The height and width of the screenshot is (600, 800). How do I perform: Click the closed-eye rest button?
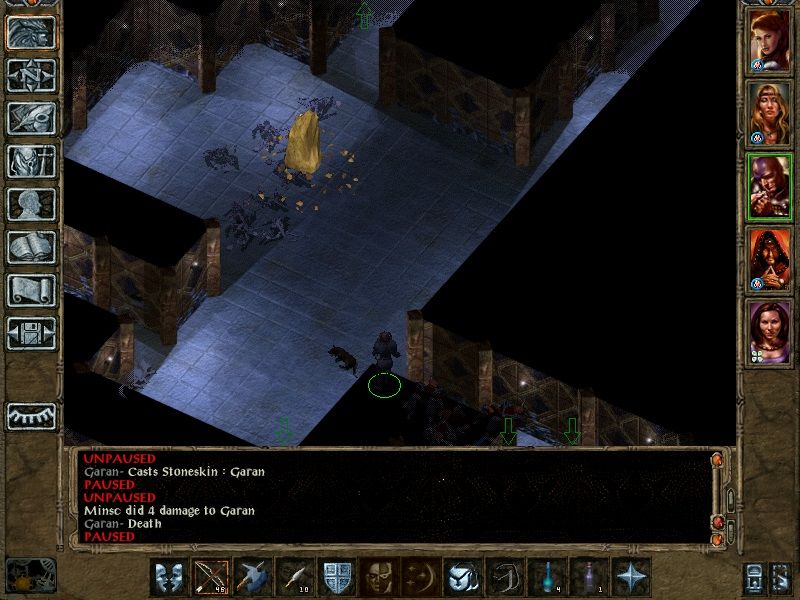coord(32,415)
